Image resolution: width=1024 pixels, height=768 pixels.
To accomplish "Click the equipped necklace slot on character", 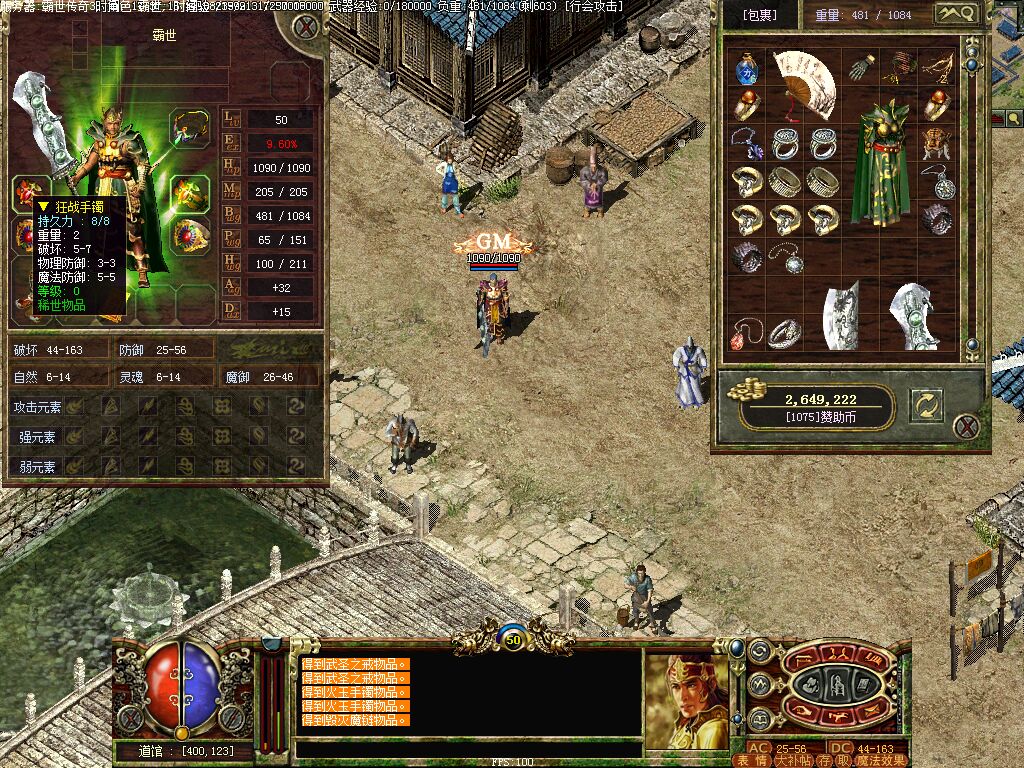I will [188, 128].
